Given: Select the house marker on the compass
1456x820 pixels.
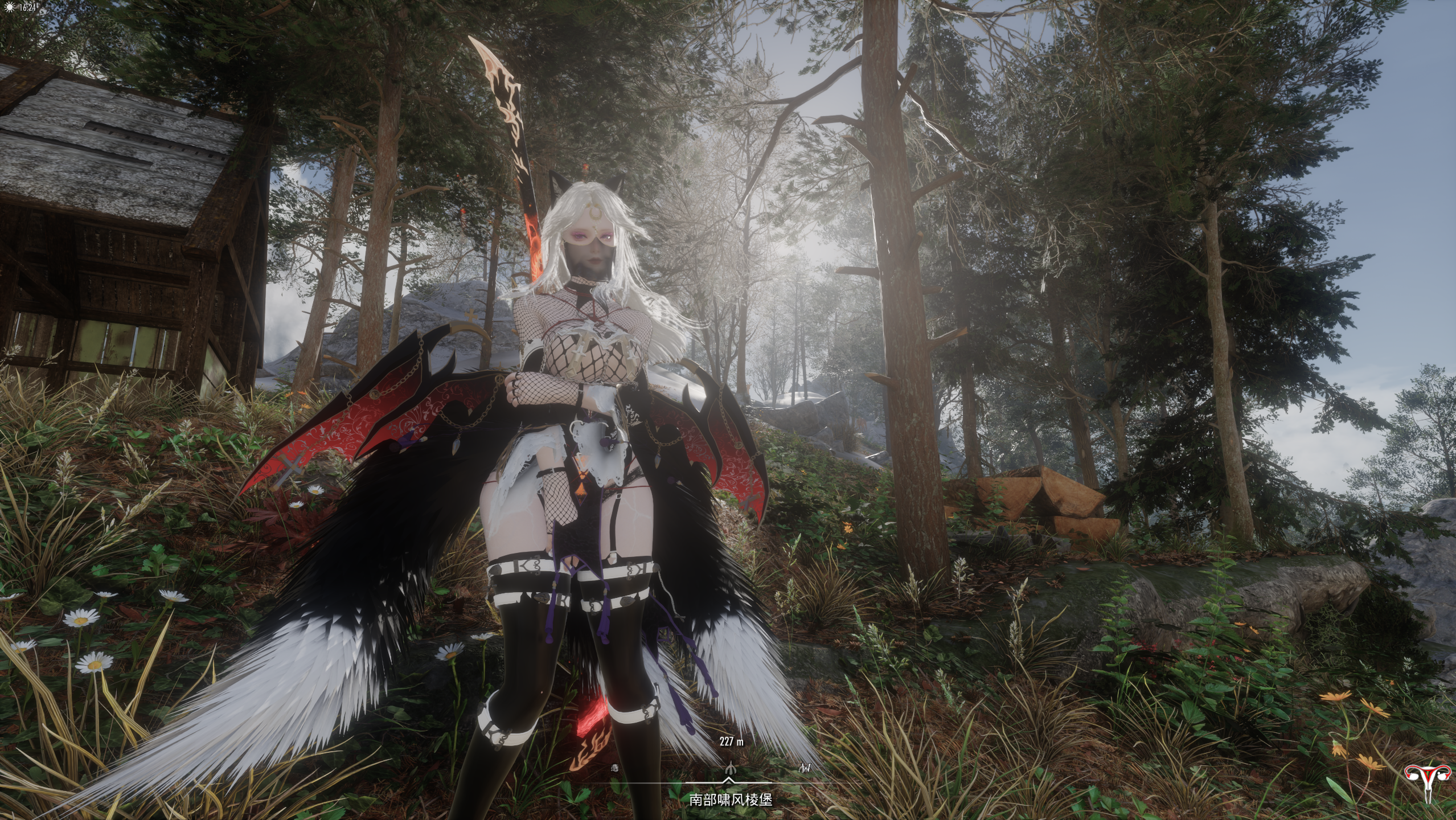Looking at the screenshot, I should click(x=614, y=768).
